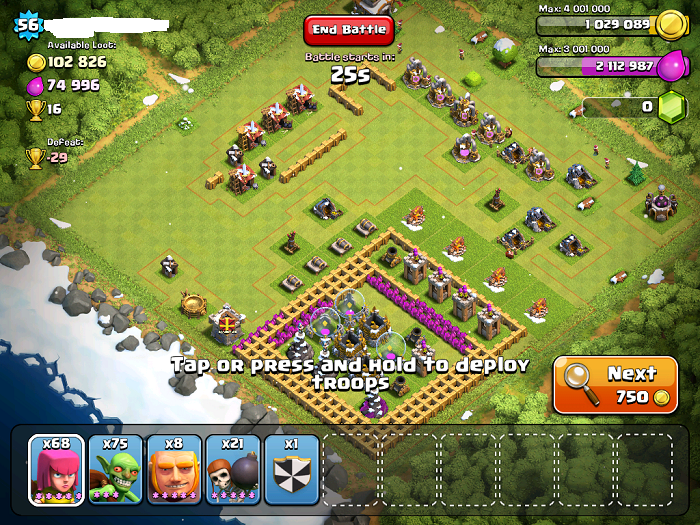Click the End Battle button
This screenshot has height=525, width=700.
(349, 30)
